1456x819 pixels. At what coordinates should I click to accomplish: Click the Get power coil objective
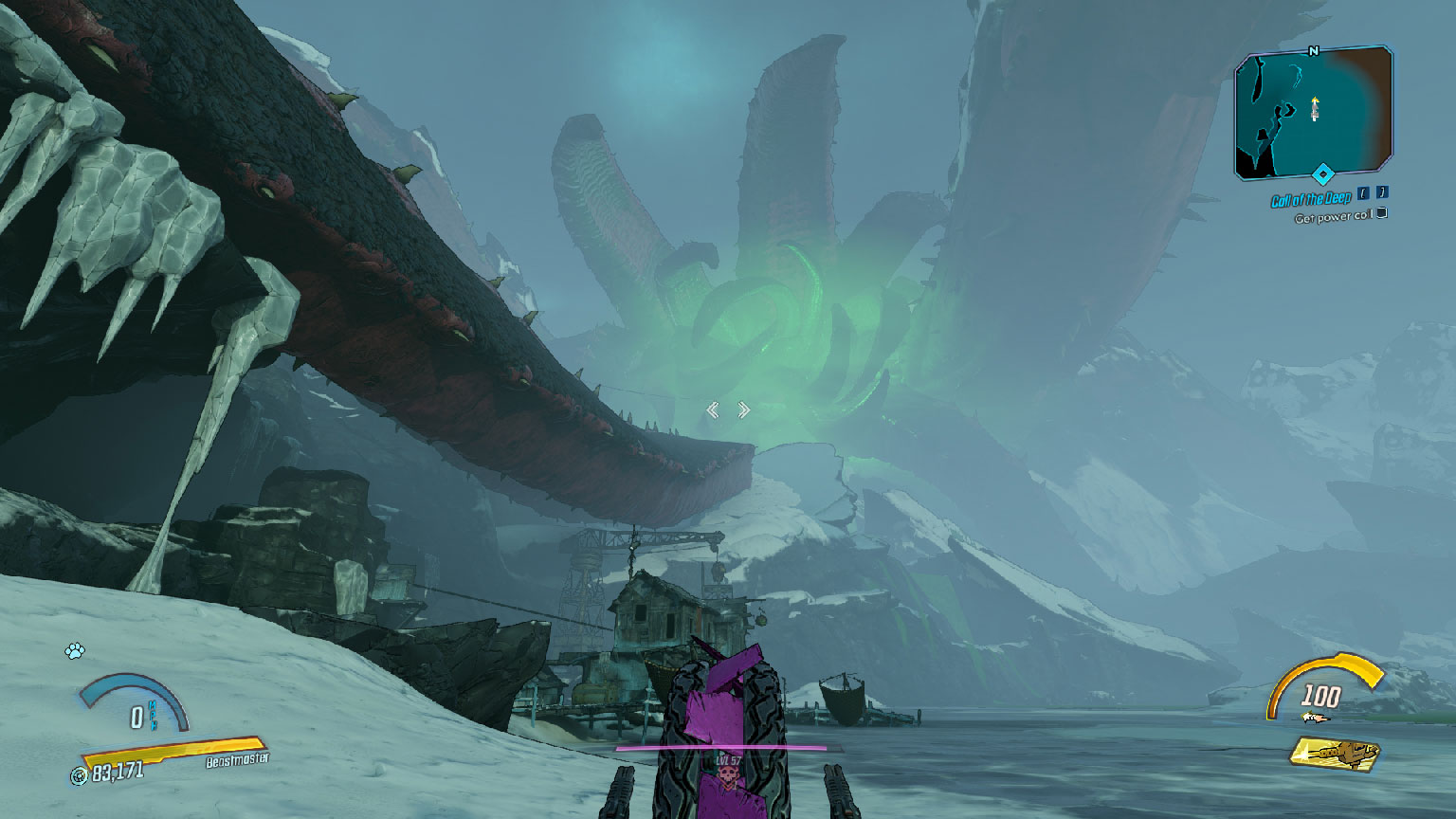1335,217
